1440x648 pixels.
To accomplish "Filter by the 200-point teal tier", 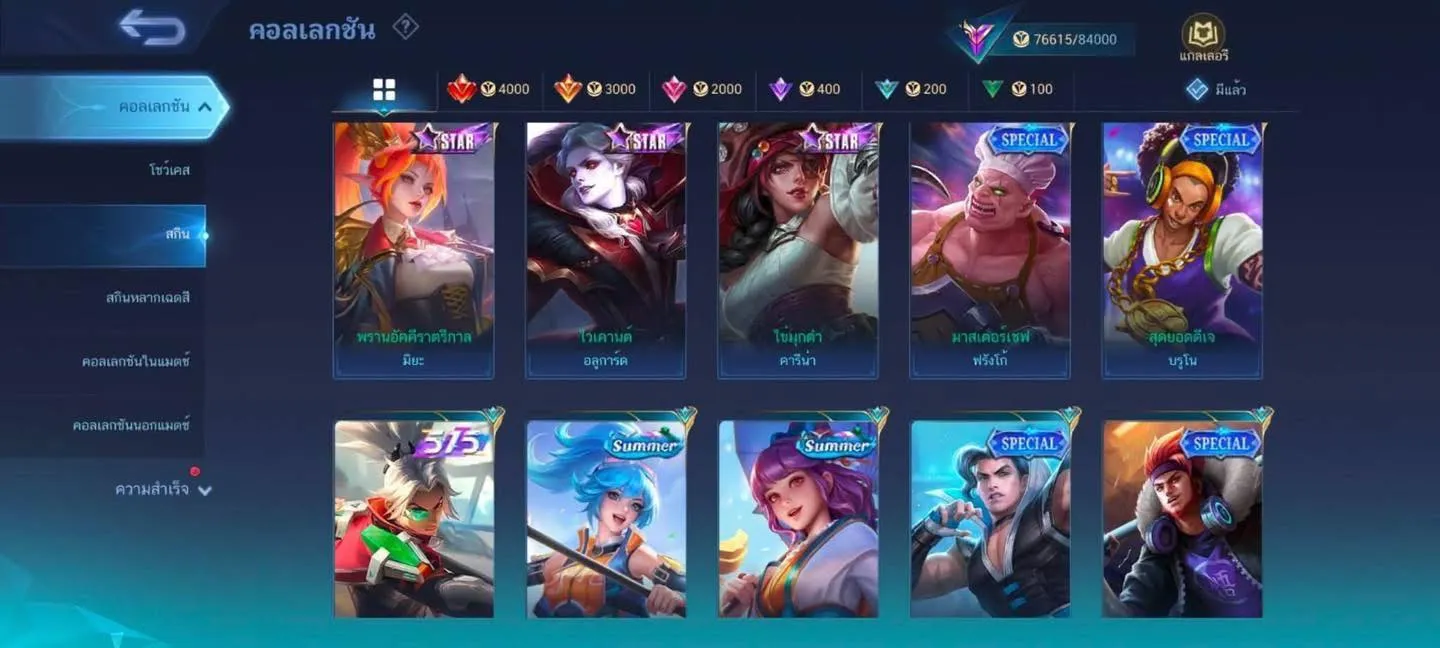I will (x=911, y=89).
